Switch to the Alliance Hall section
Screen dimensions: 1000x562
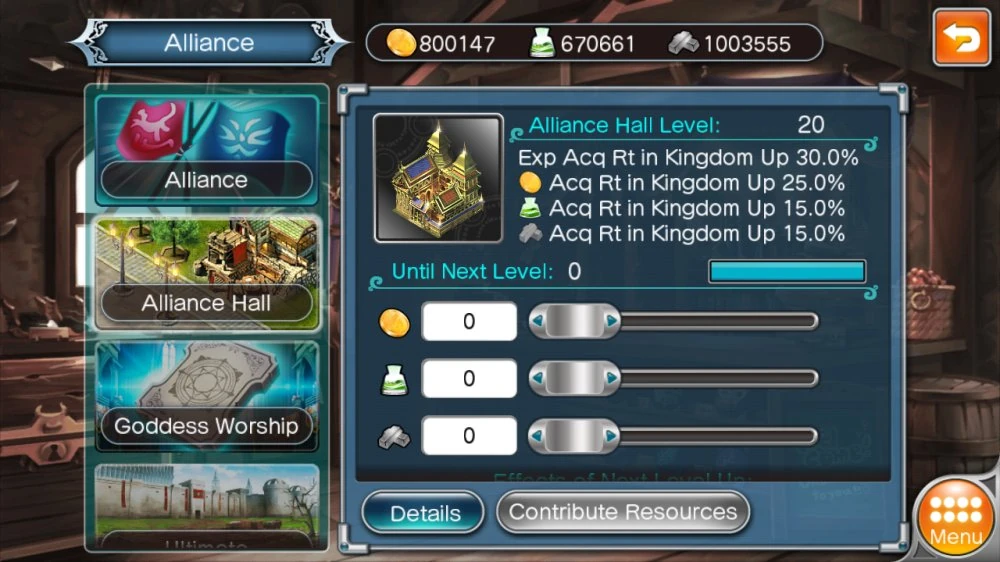(207, 272)
